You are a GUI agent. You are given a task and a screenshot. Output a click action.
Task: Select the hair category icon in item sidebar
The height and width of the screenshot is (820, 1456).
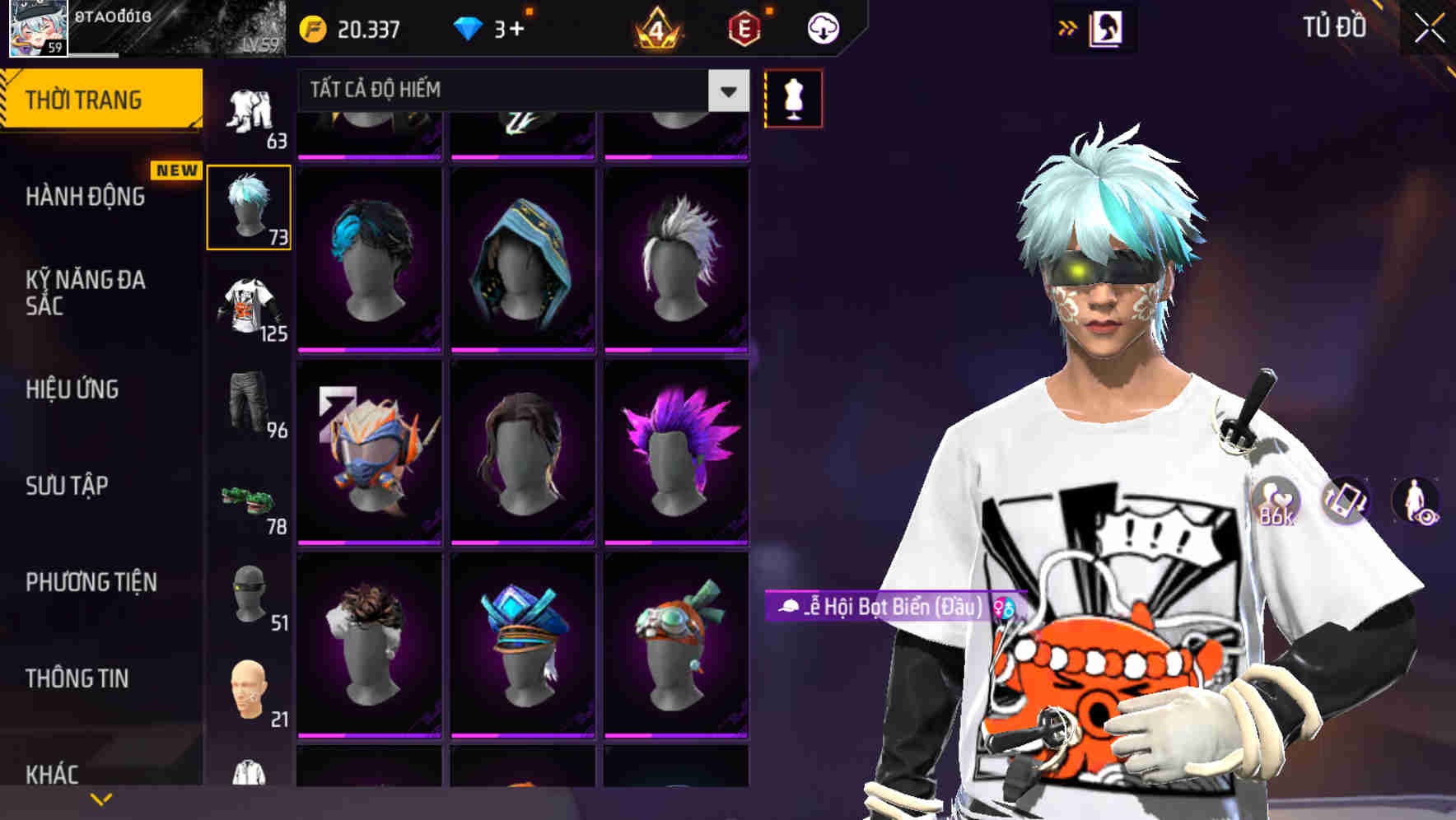tap(250, 207)
